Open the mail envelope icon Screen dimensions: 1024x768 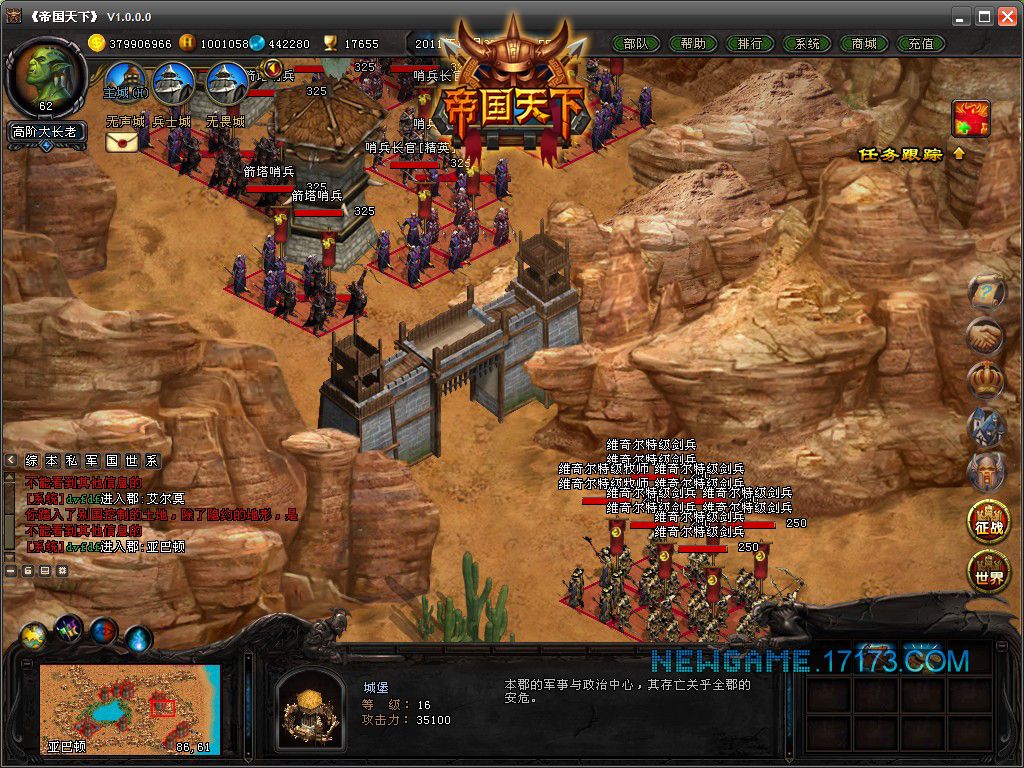pyautogui.click(x=122, y=142)
